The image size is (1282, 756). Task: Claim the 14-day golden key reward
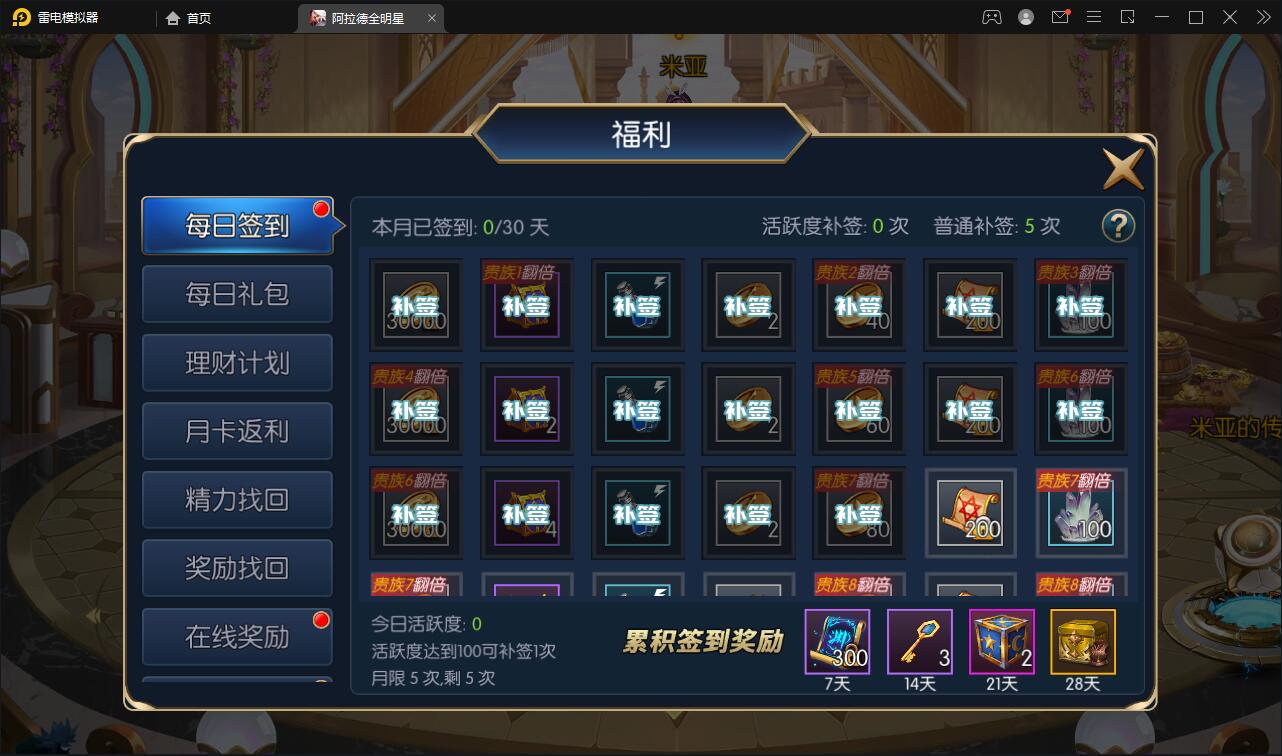(919, 643)
